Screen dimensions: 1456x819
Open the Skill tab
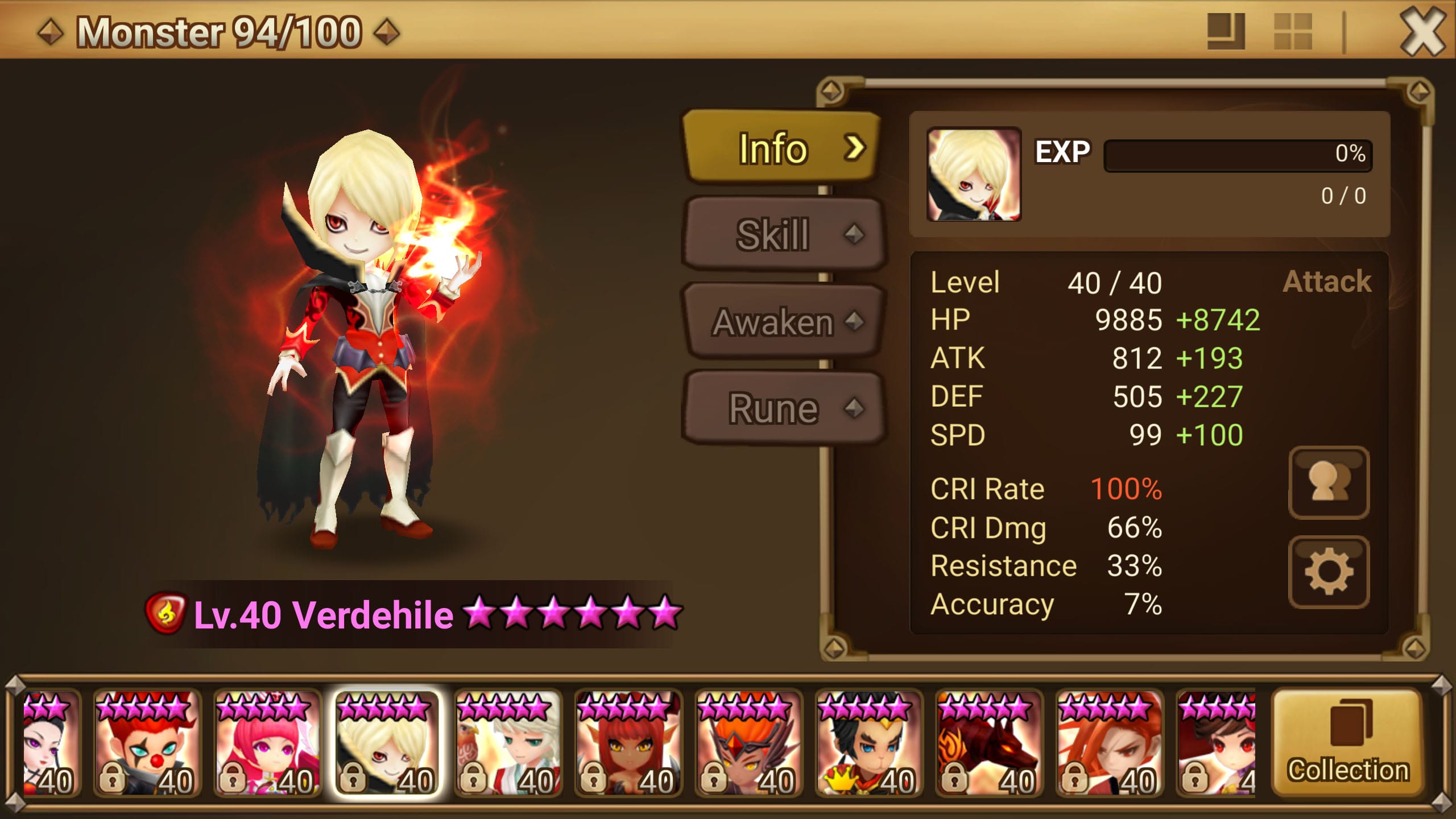783,234
